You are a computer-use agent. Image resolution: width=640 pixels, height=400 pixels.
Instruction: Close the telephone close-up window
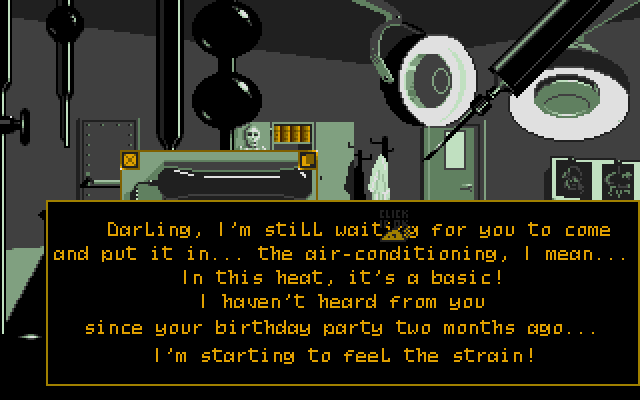point(130,160)
